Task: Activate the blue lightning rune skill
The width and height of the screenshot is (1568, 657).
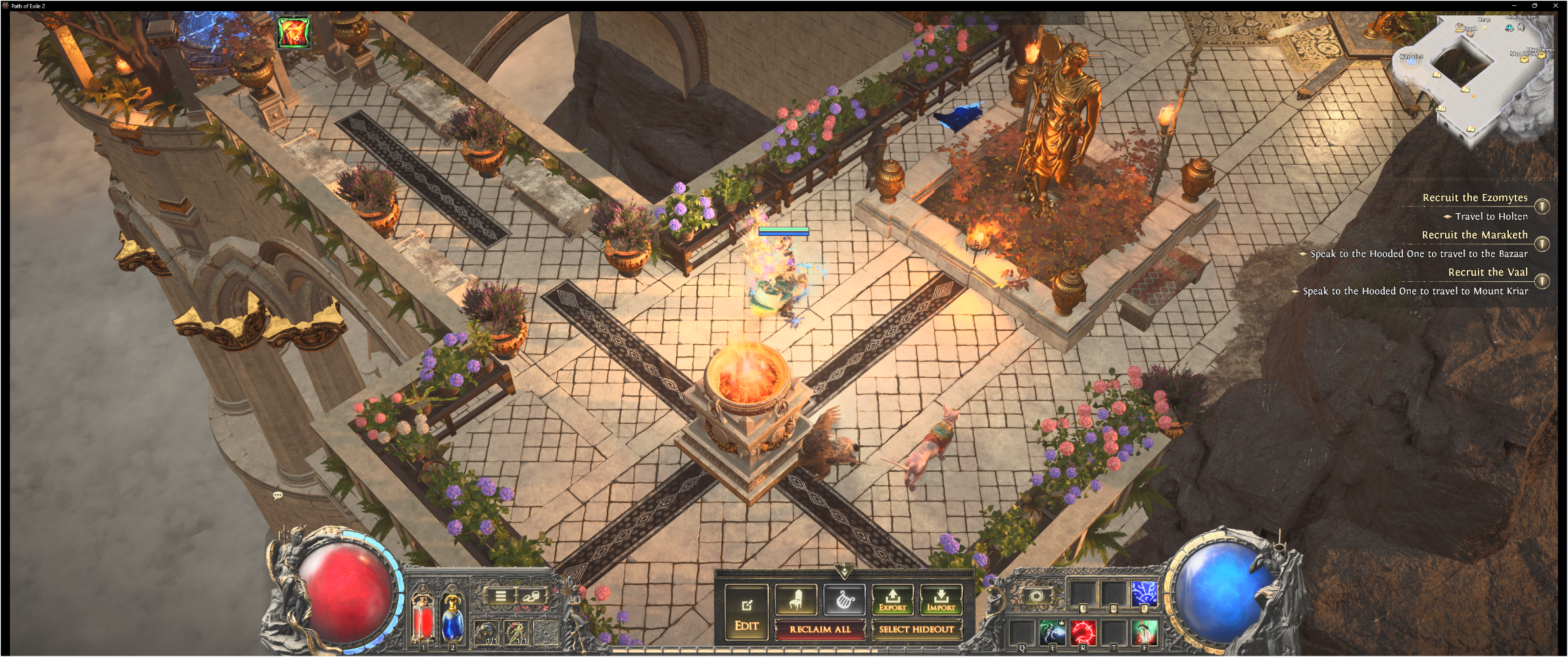Action: click(1143, 594)
